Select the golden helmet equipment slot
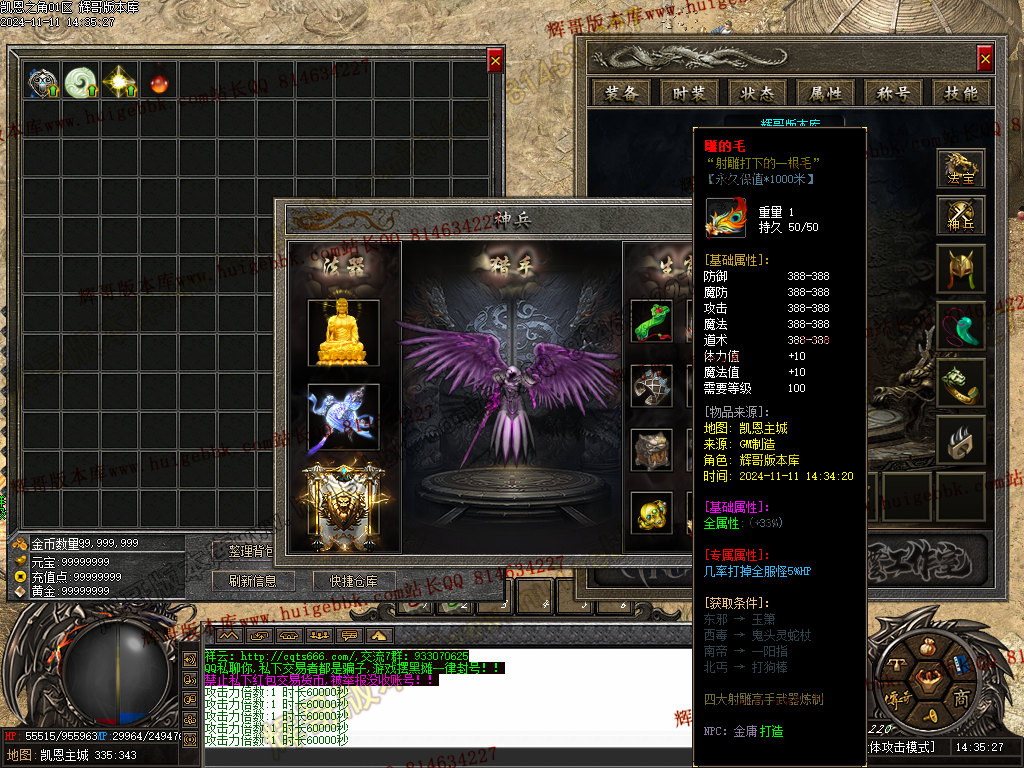This screenshot has width=1024, height=768. pos(961,269)
